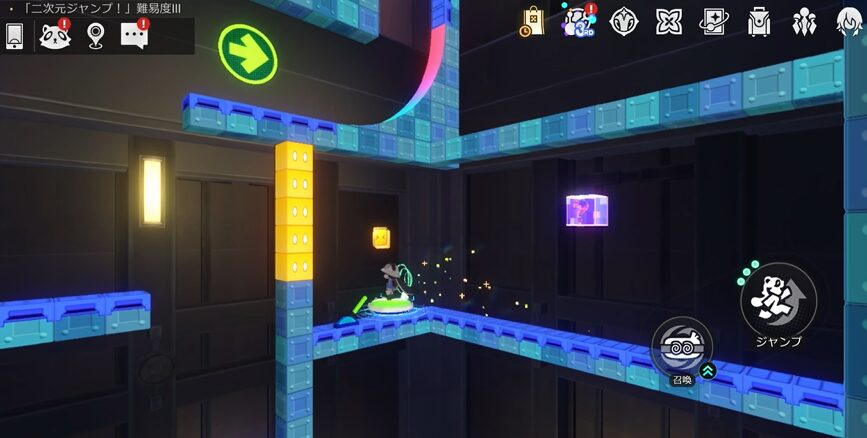Open the chat bubble messages
This screenshot has height=438, width=867.
point(134,36)
